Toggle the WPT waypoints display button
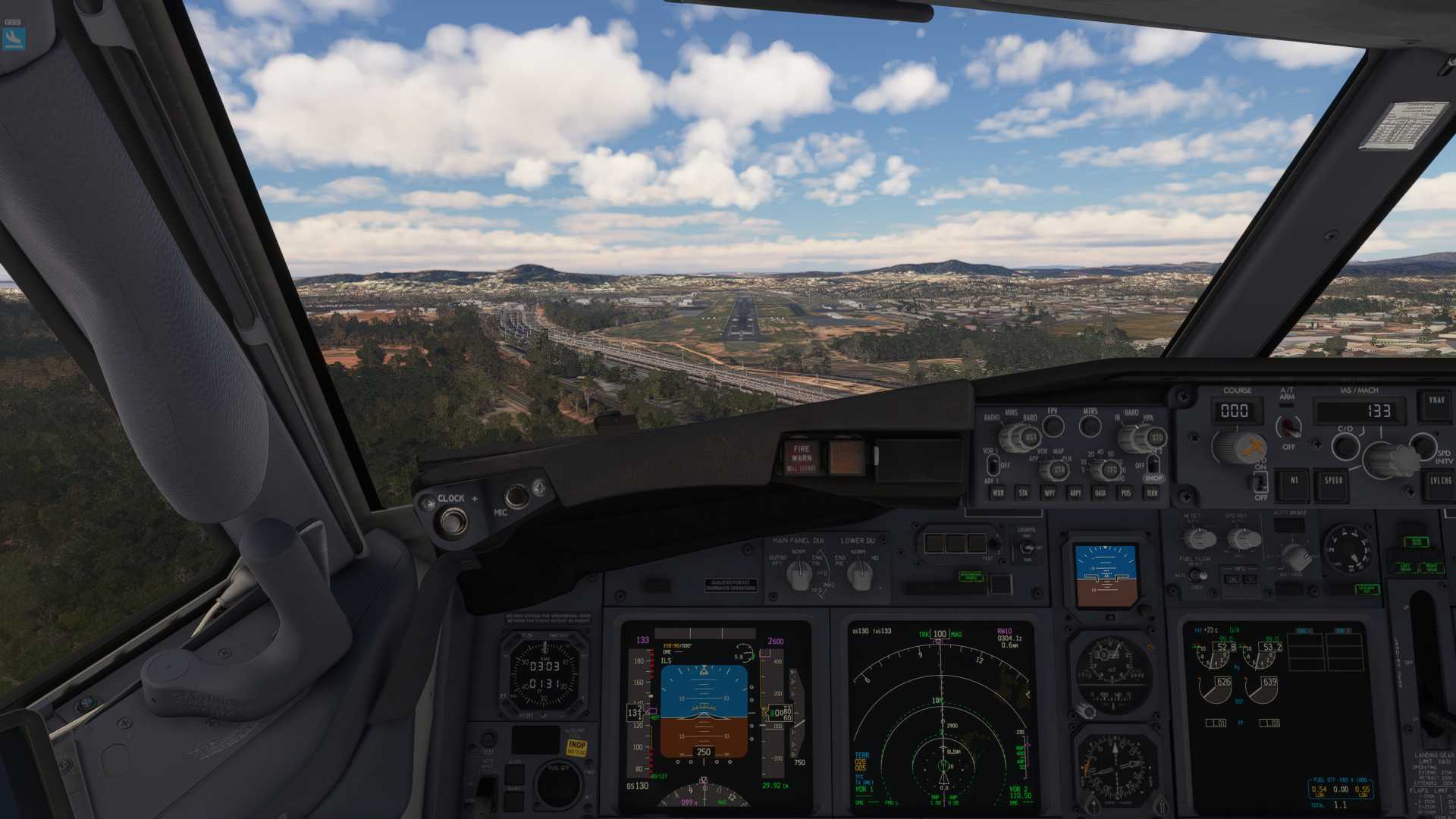Screen dimensions: 1456x819 (x=1049, y=493)
